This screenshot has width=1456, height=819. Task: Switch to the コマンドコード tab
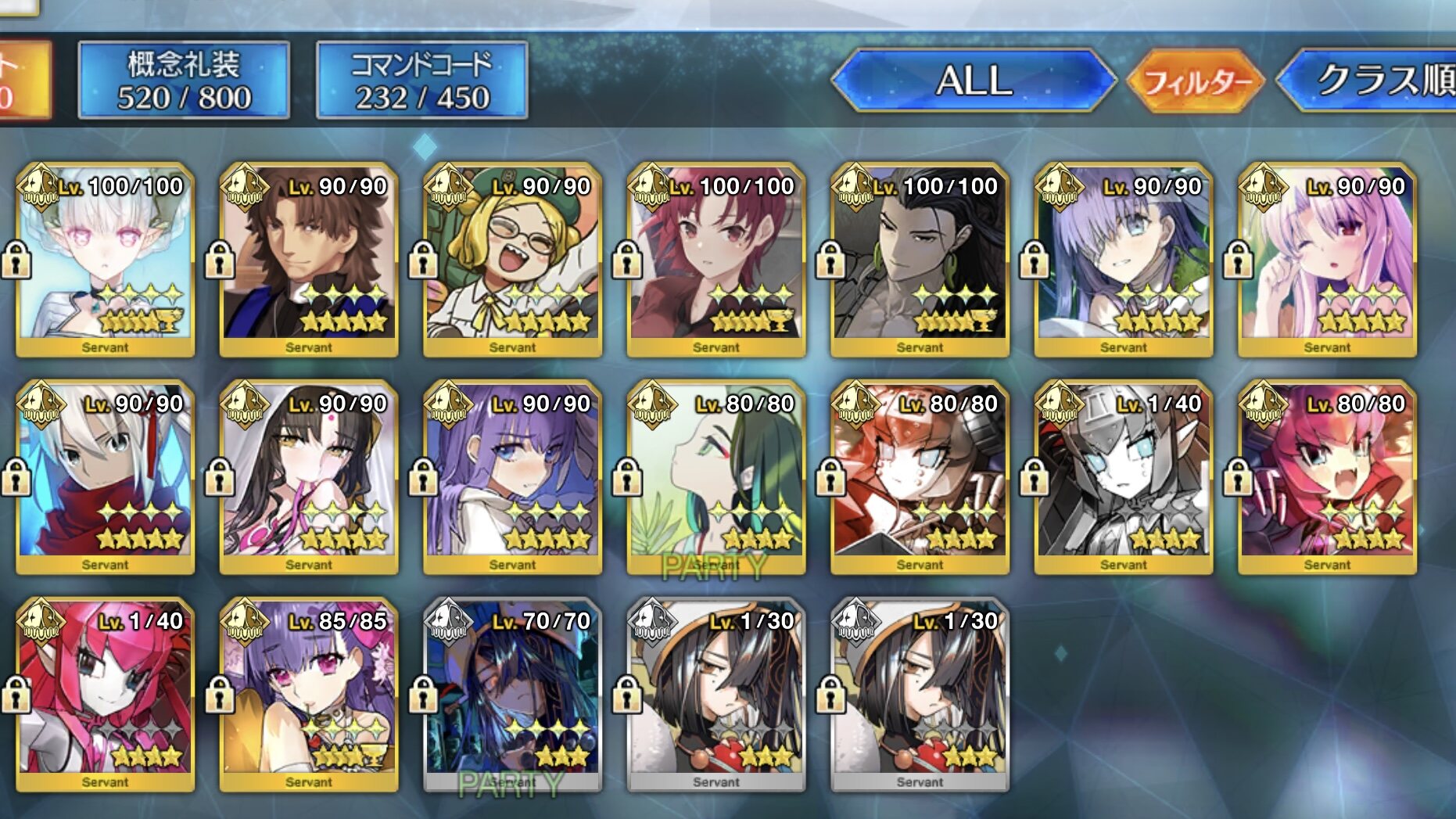pyautogui.click(x=421, y=81)
